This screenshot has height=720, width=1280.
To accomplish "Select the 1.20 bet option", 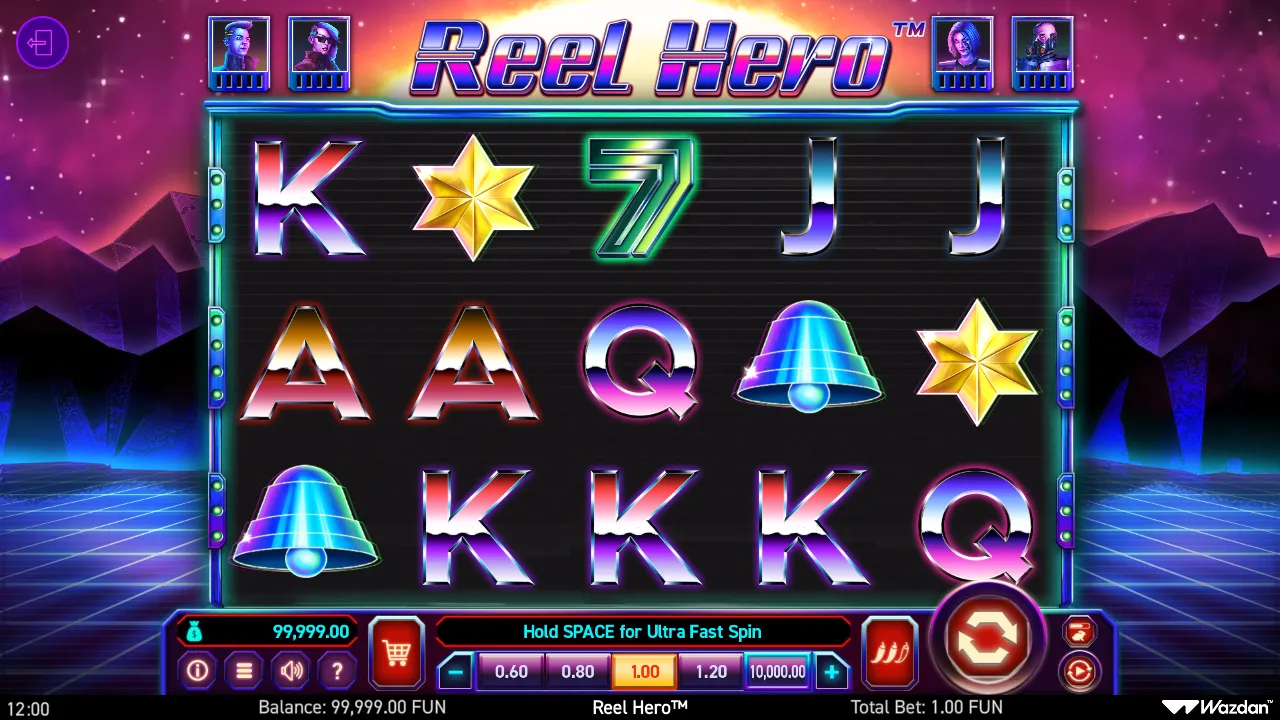I will point(711,672).
